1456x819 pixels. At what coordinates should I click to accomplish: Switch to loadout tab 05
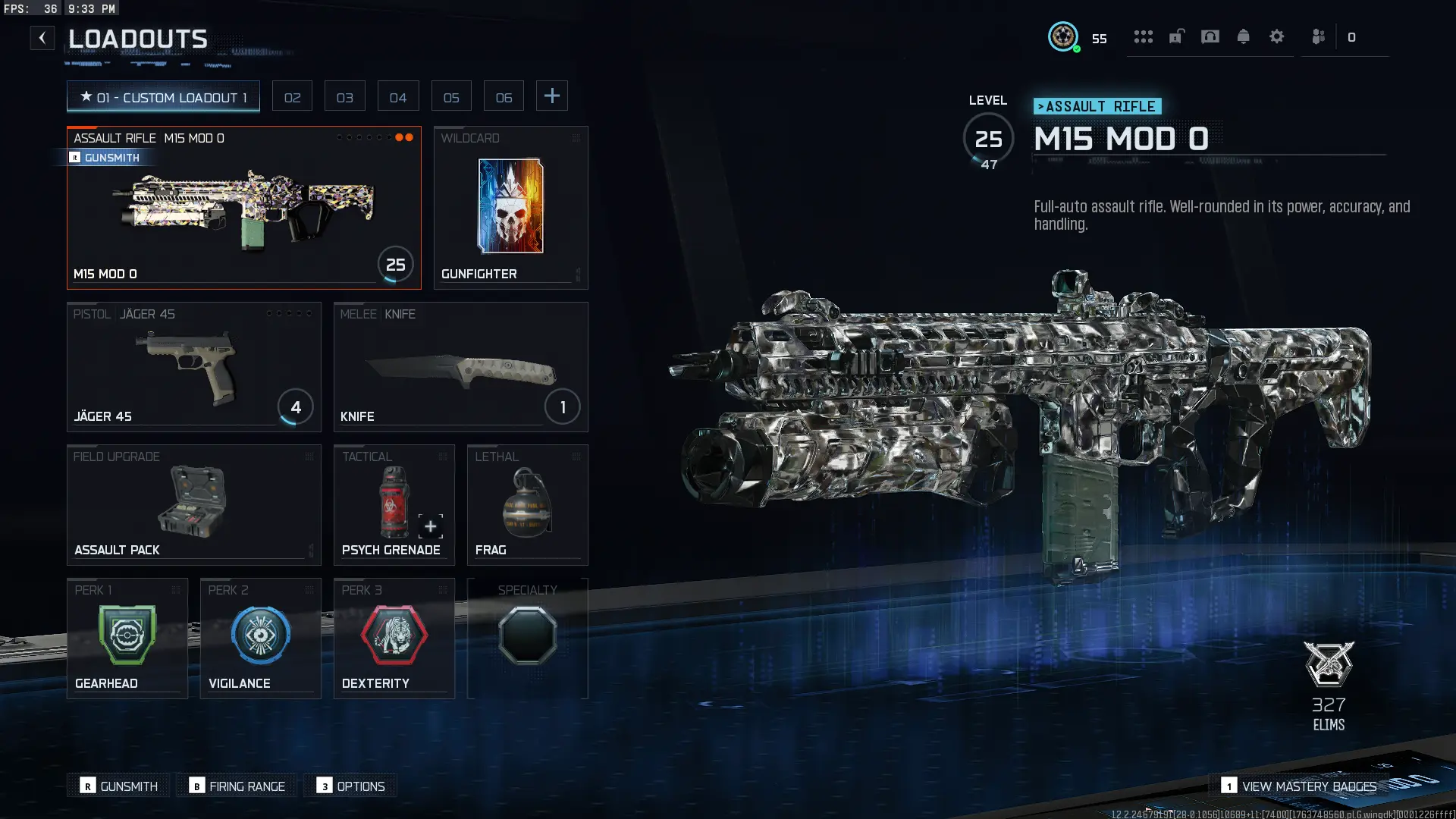click(x=451, y=96)
